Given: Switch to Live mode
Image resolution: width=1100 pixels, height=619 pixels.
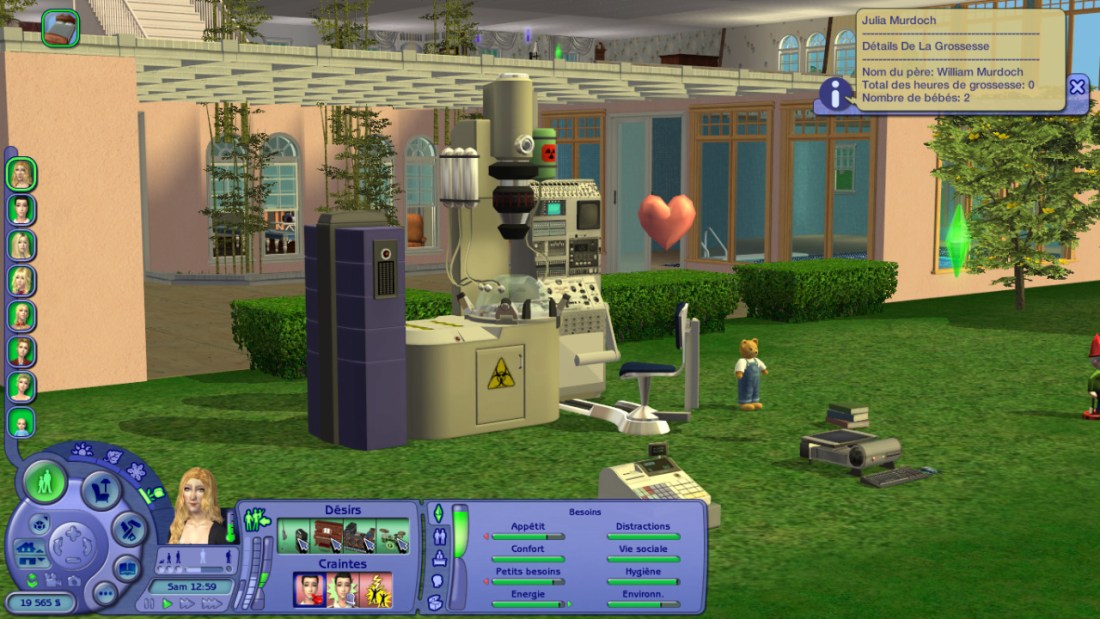Looking at the screenshot, I should [x=45, y=482].
